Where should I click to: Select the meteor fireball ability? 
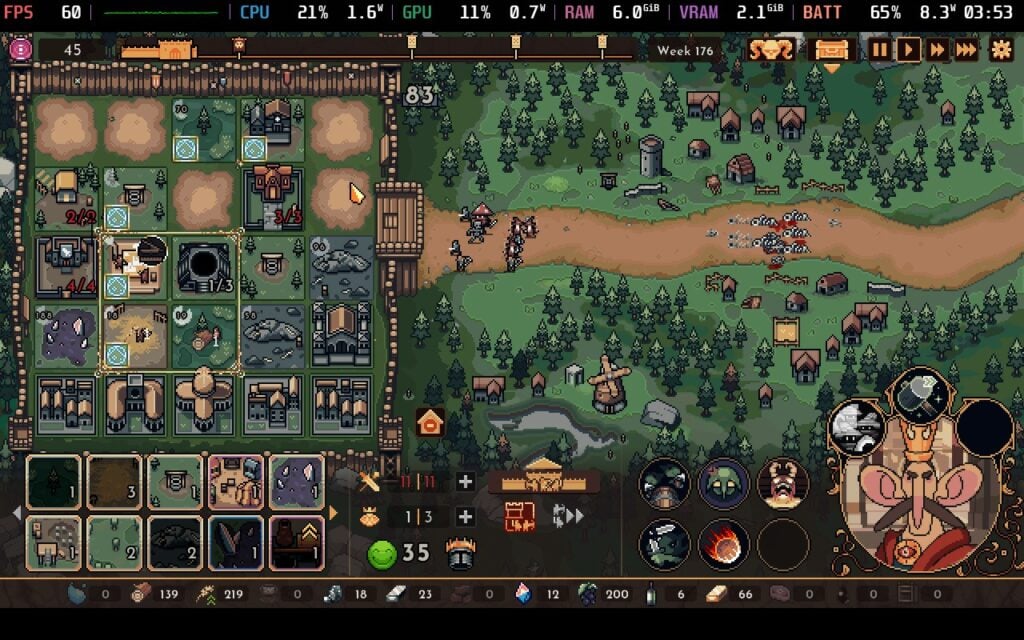coord(723,542)
